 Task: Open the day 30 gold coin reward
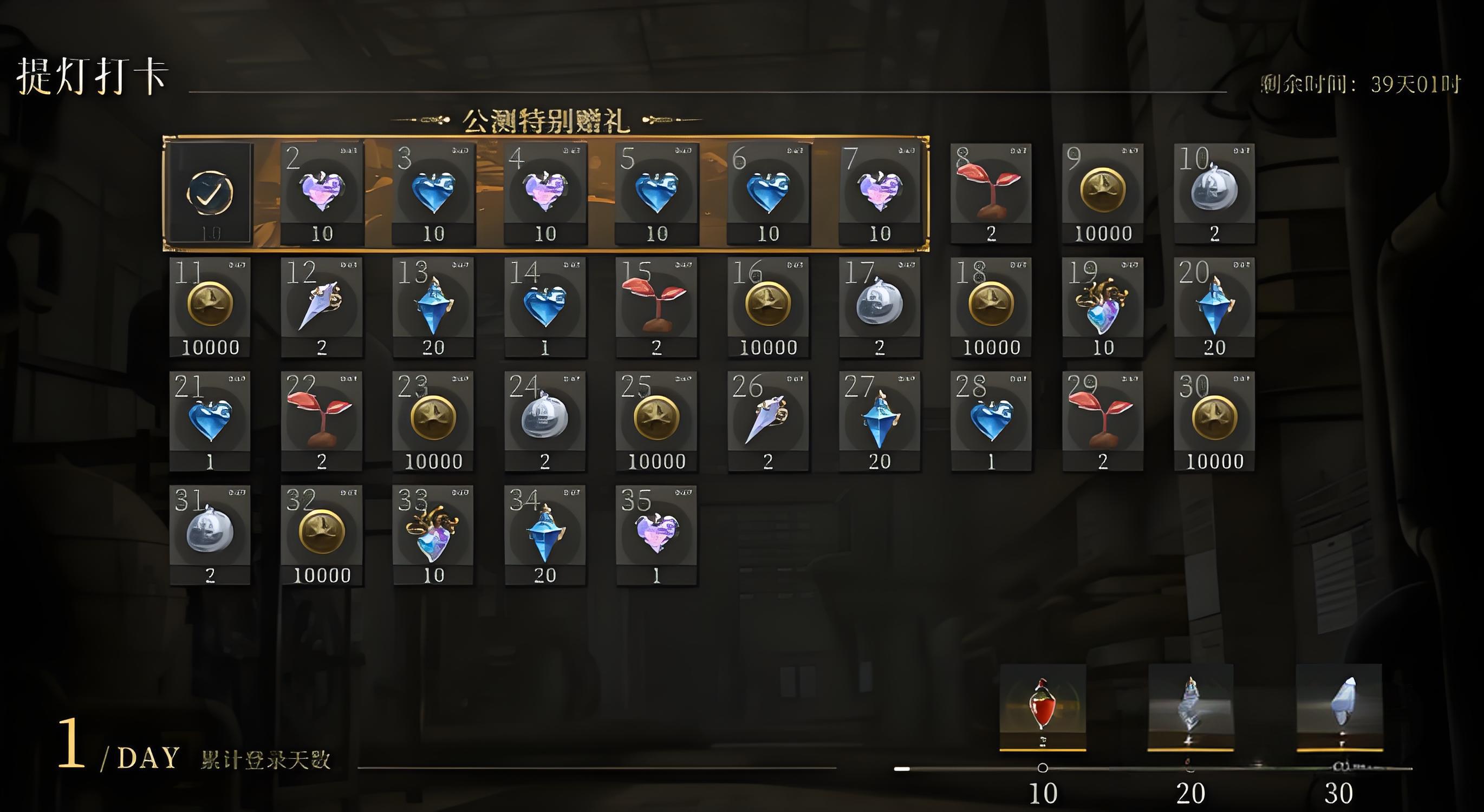(x=1214, y=421)
